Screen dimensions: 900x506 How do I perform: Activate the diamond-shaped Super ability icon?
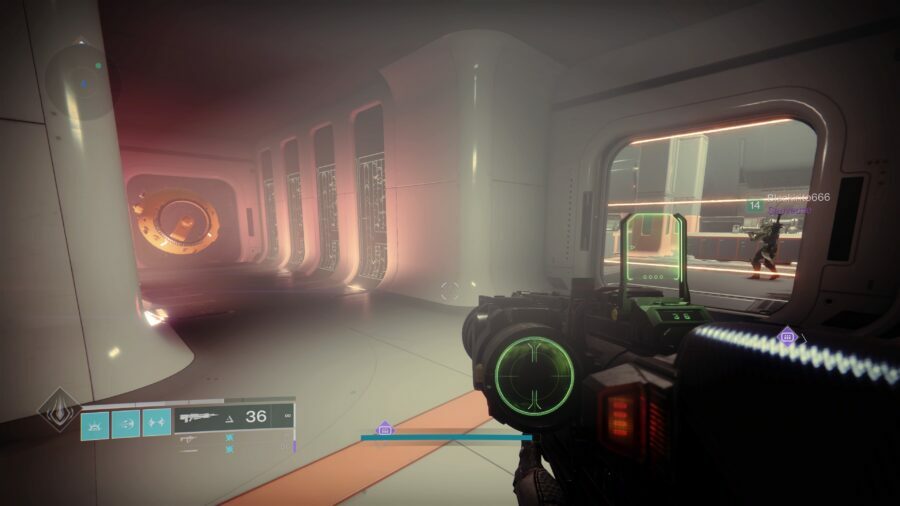click(58, 410)
